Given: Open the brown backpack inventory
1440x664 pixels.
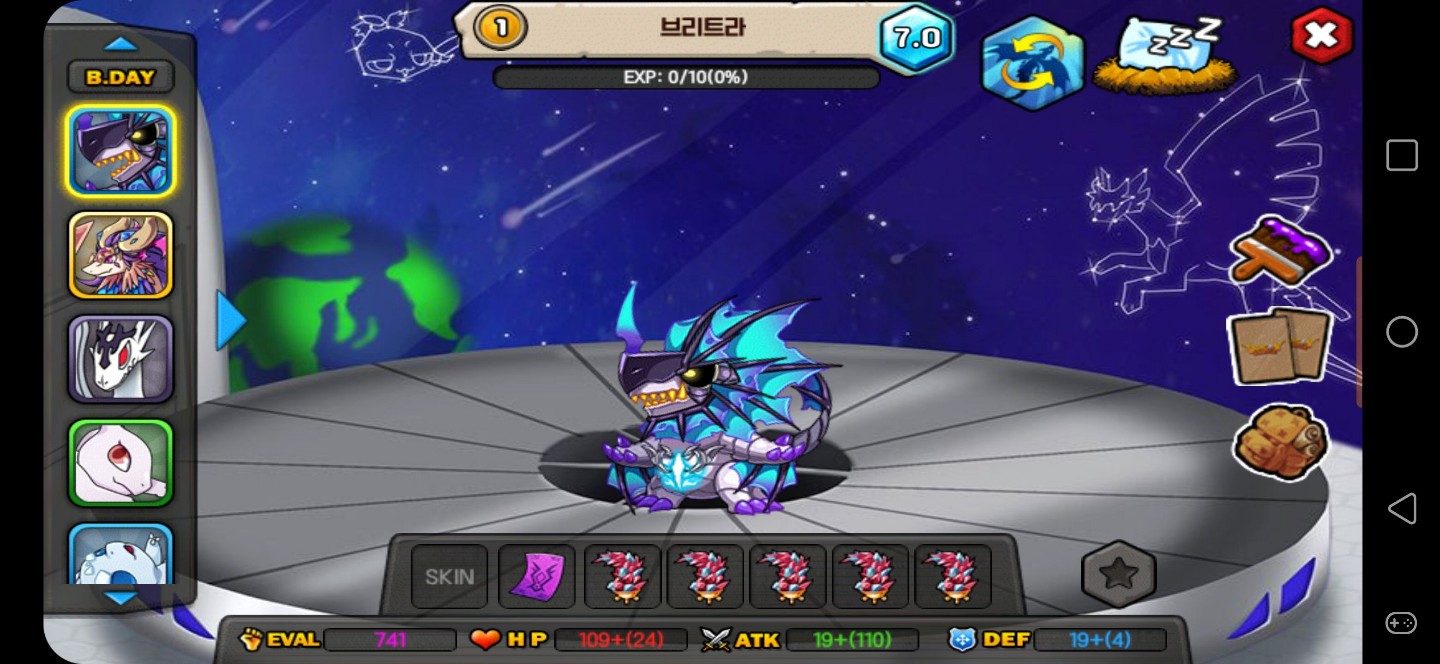Looking at the screenshot, I should (x=1279, y=441).
